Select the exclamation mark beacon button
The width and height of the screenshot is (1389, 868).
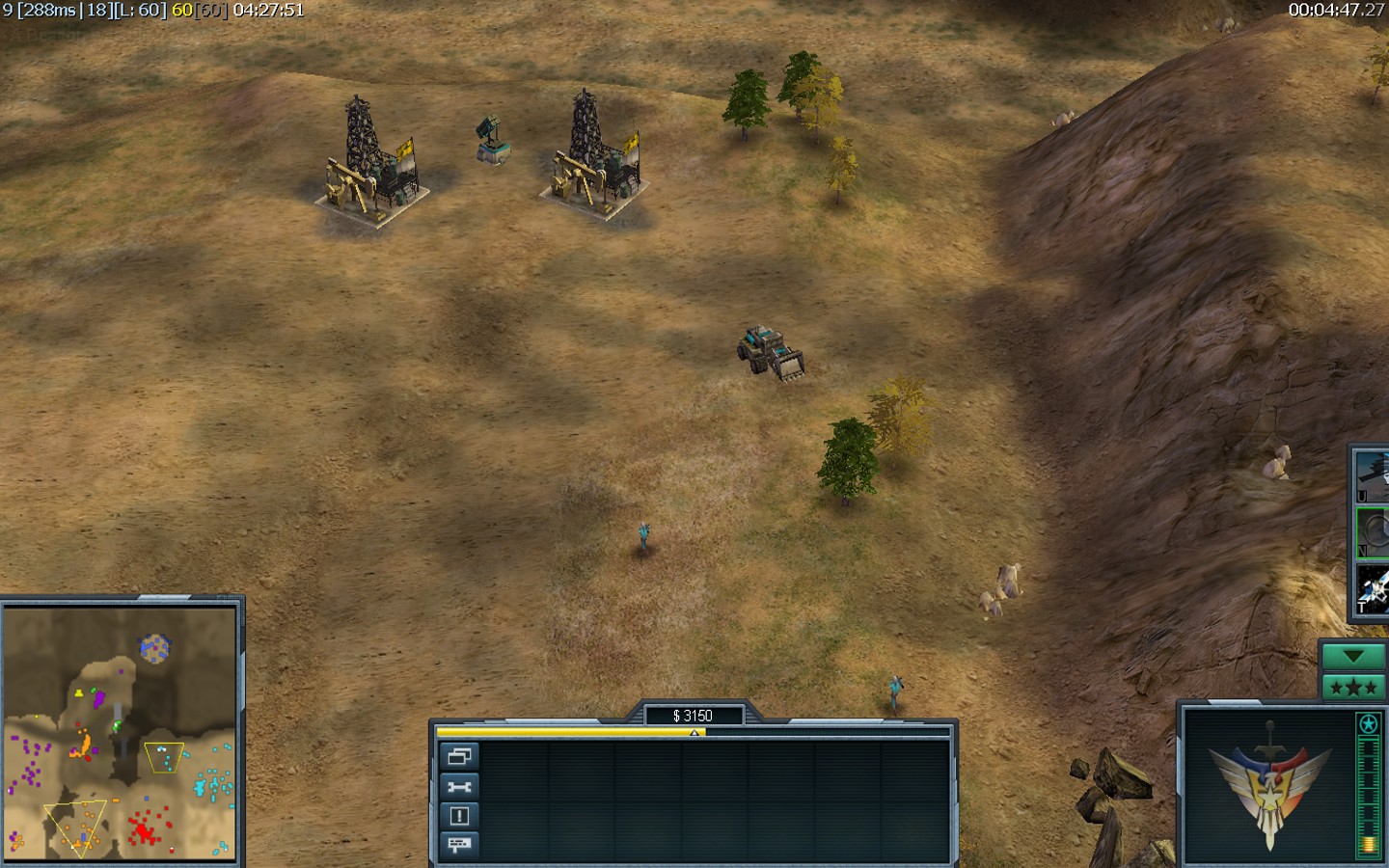[459, 816]
